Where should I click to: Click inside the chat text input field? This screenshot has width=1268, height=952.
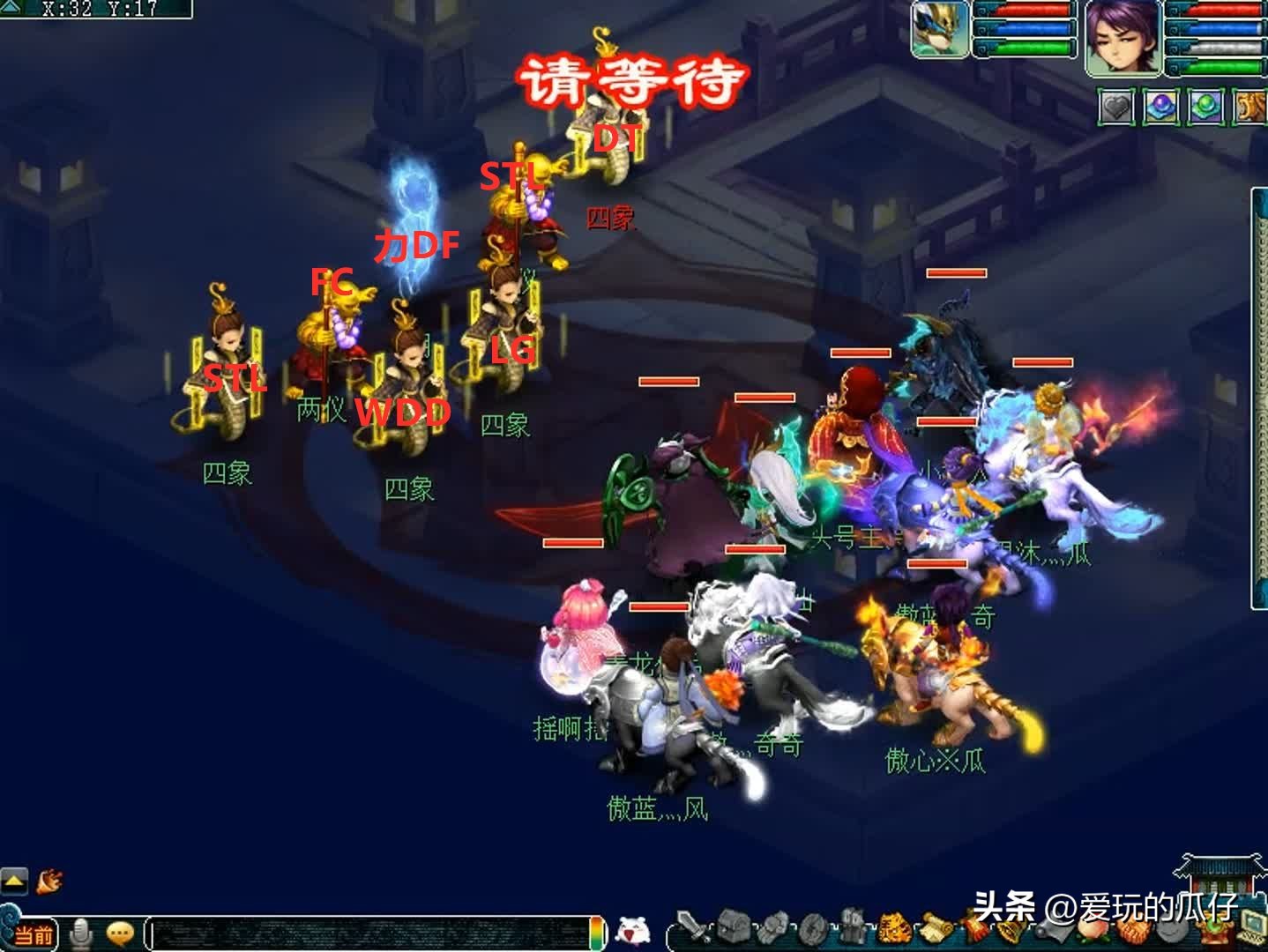[370, 934]
